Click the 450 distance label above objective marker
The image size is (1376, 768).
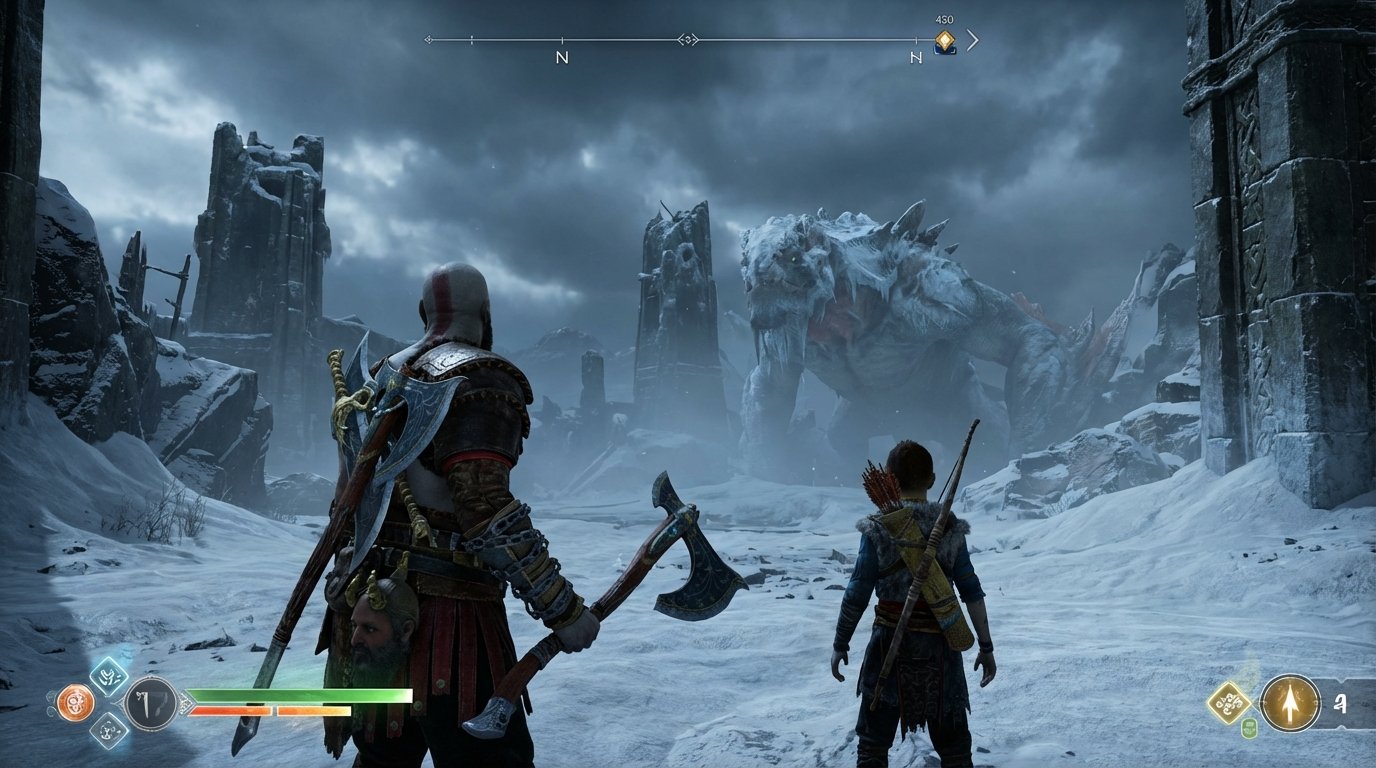(945, 19)
